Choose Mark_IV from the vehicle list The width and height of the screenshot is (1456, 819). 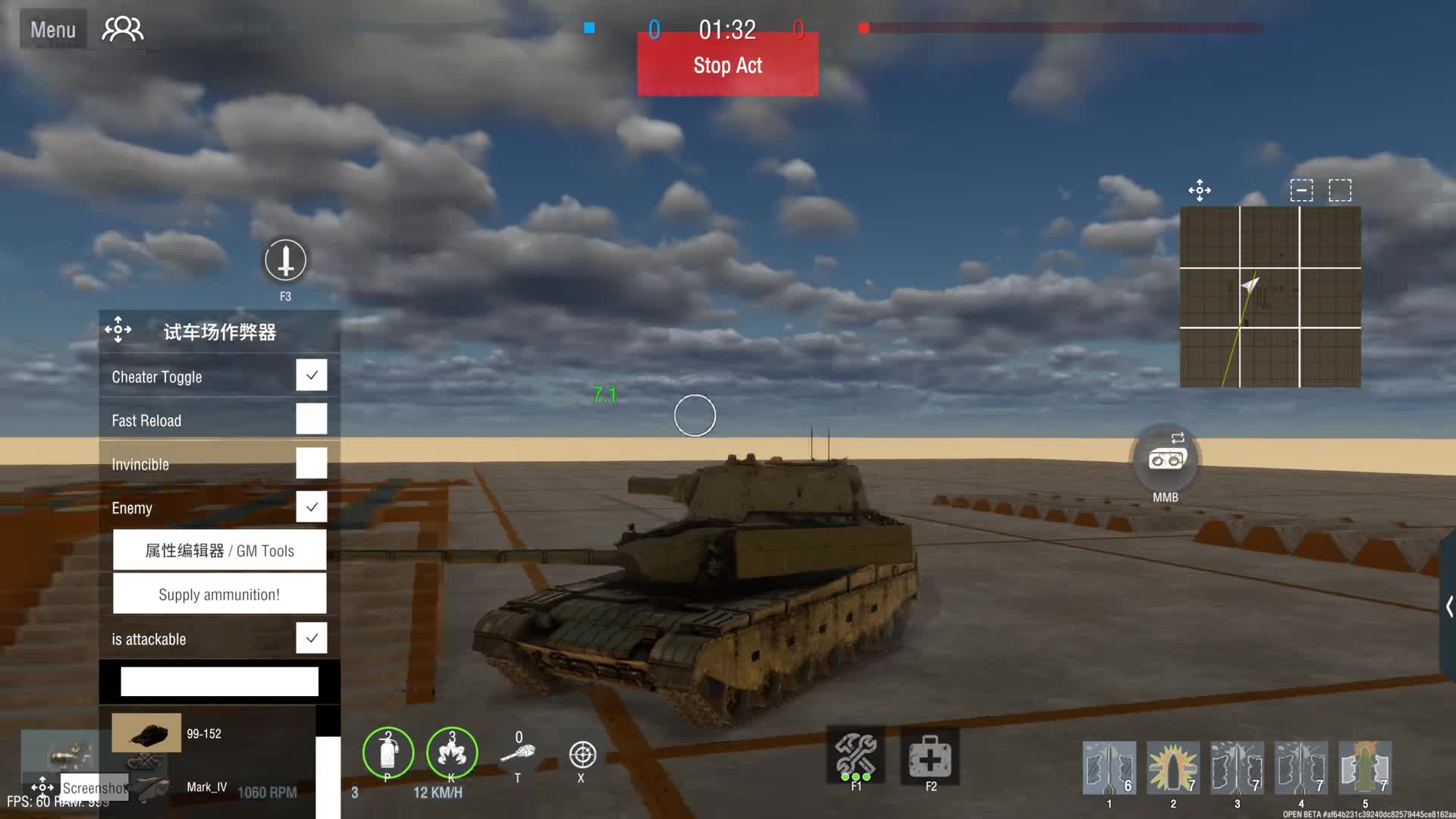(x=206, y=787)
